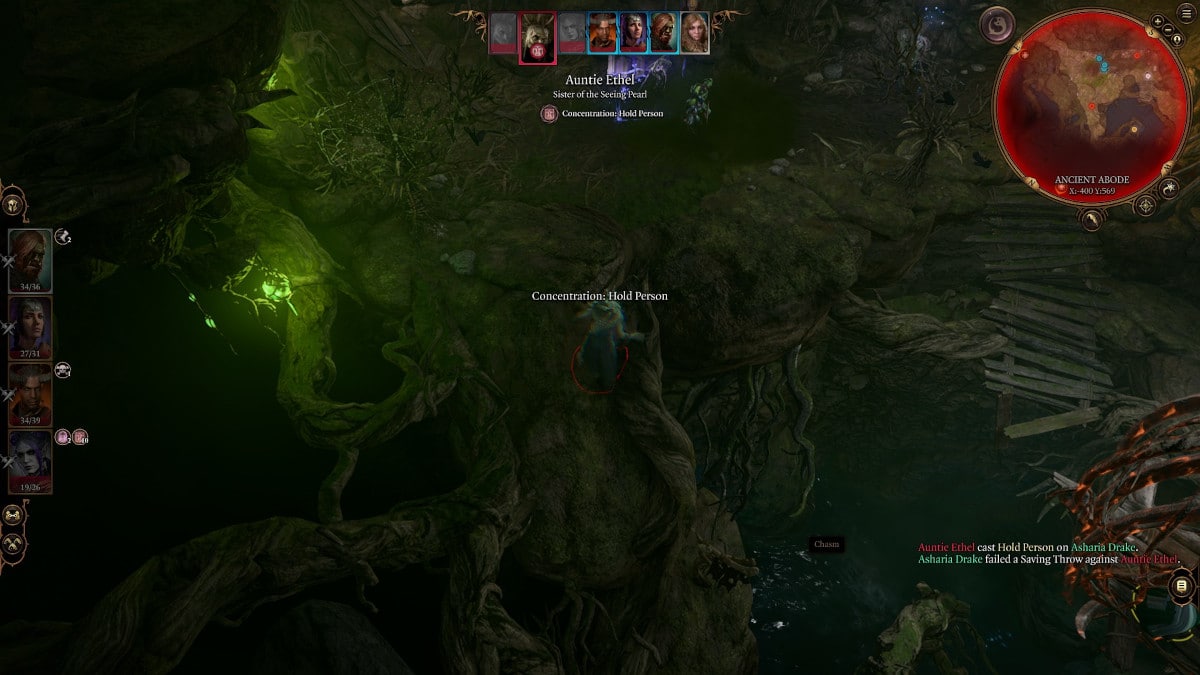Select party member with 27/31 health

click(30, 327)
